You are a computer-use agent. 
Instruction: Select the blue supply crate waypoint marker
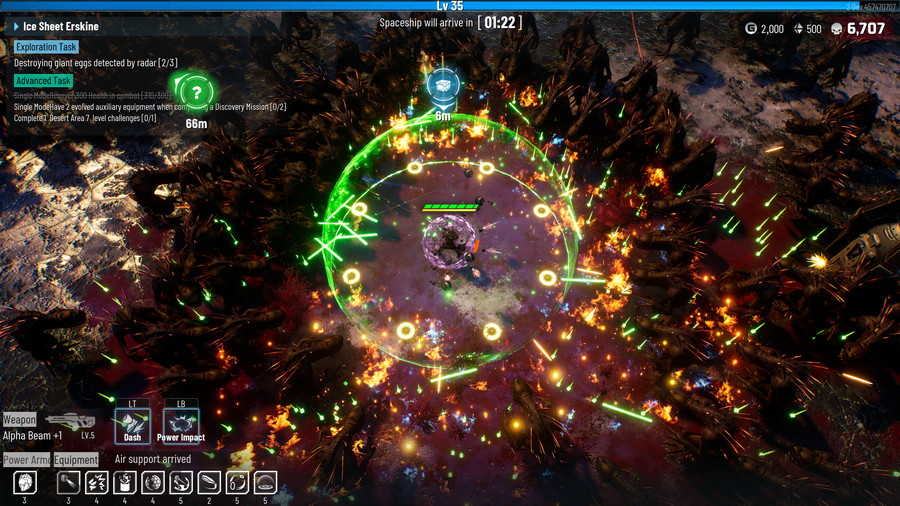click(442, 87)
